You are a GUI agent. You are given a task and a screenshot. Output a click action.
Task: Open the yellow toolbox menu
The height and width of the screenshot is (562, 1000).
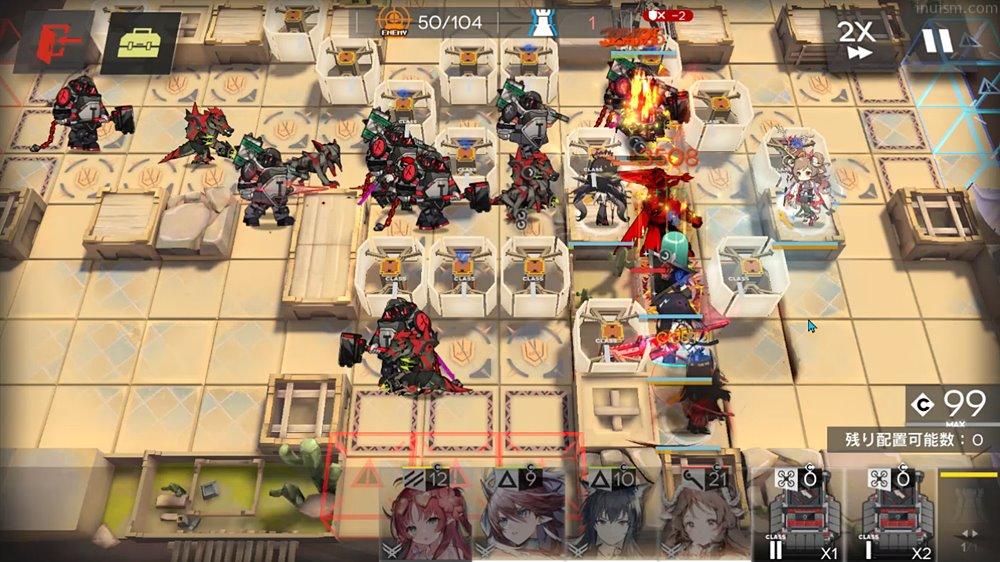[x=140, y=42]
